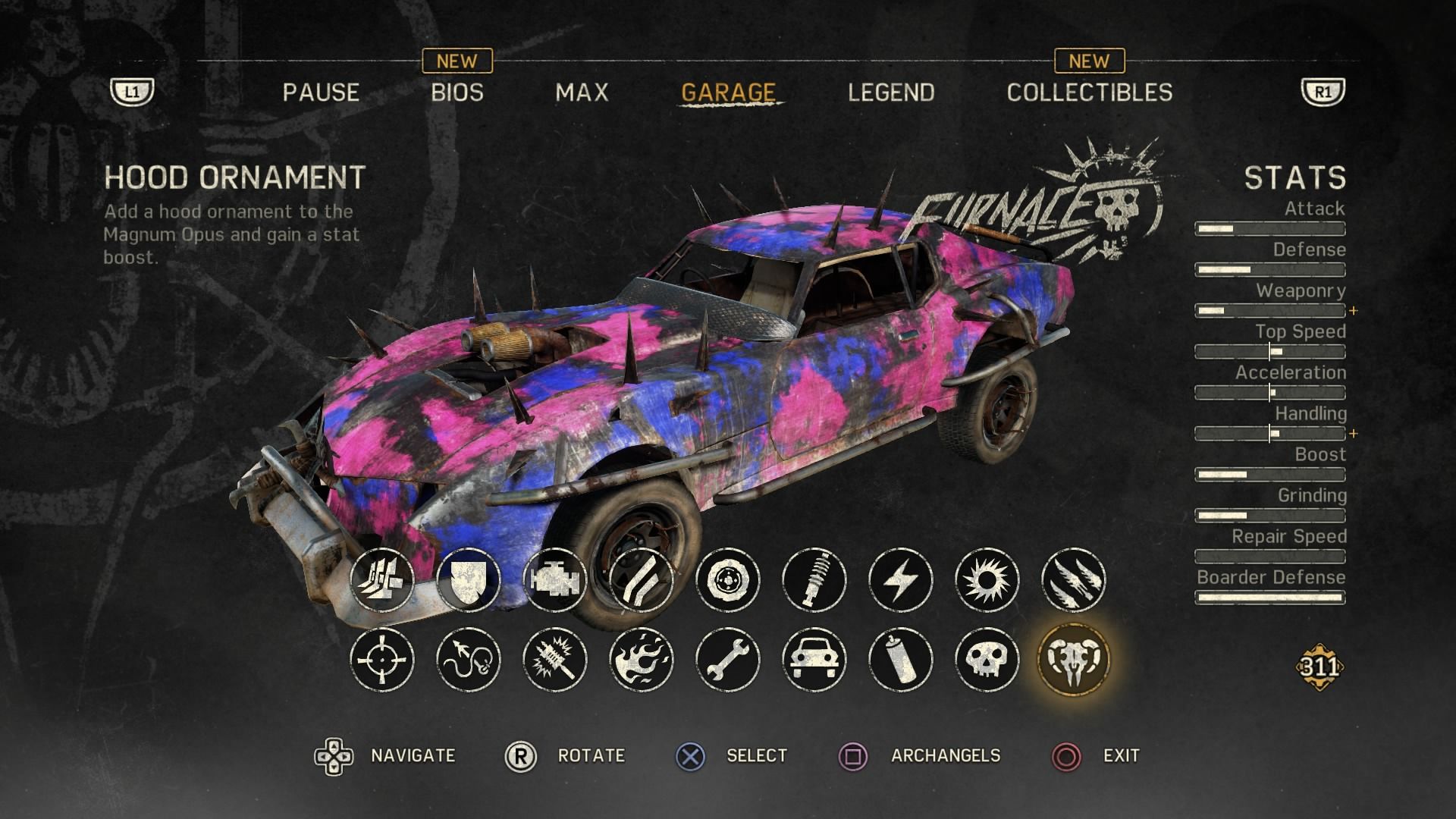This screenshot has width=1456, height=819.
Task: Select the Garage tab
Action: (x=728, y=93)
